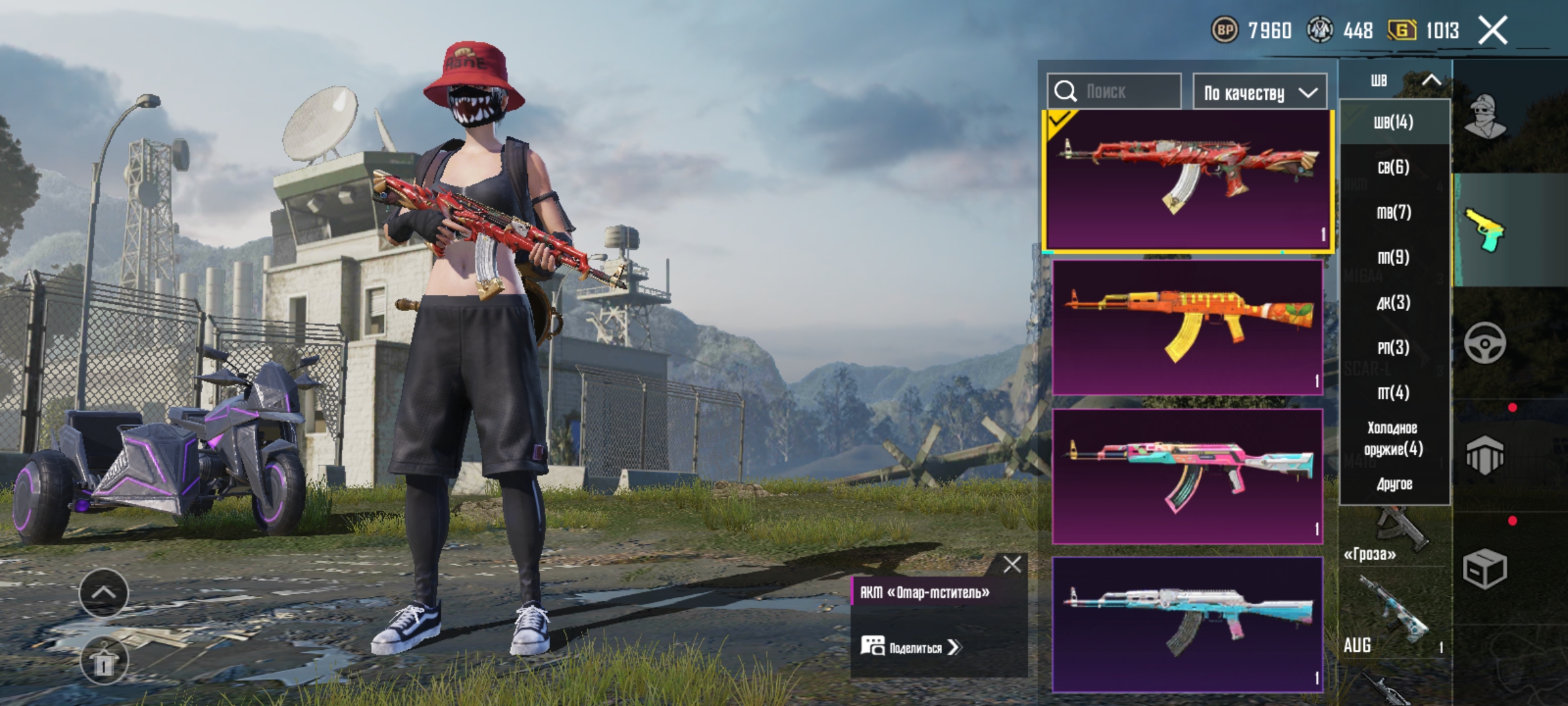Open the По качеству sorting dropdown
The height and width of the screenshot is (706, 1568).
pyautogui.click(x=1260, y=93)
